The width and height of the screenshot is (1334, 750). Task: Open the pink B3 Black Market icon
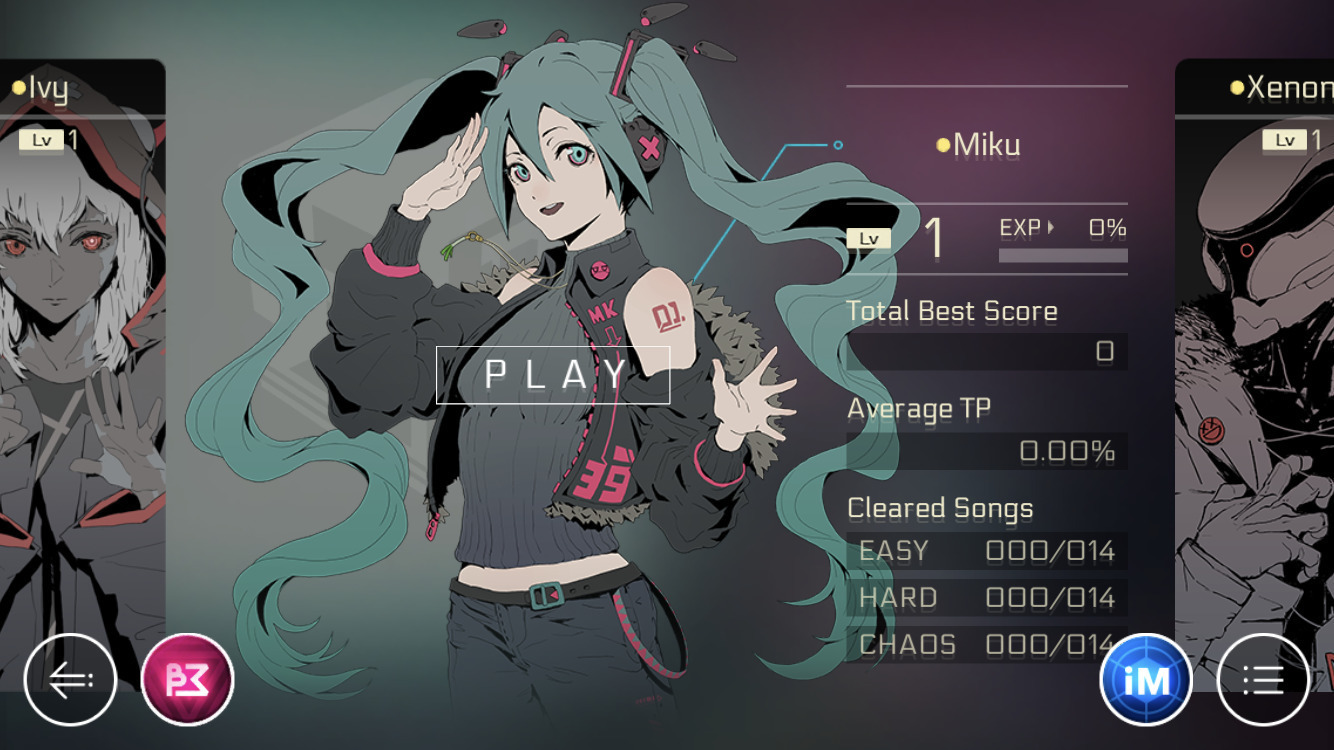coord(185,679)
